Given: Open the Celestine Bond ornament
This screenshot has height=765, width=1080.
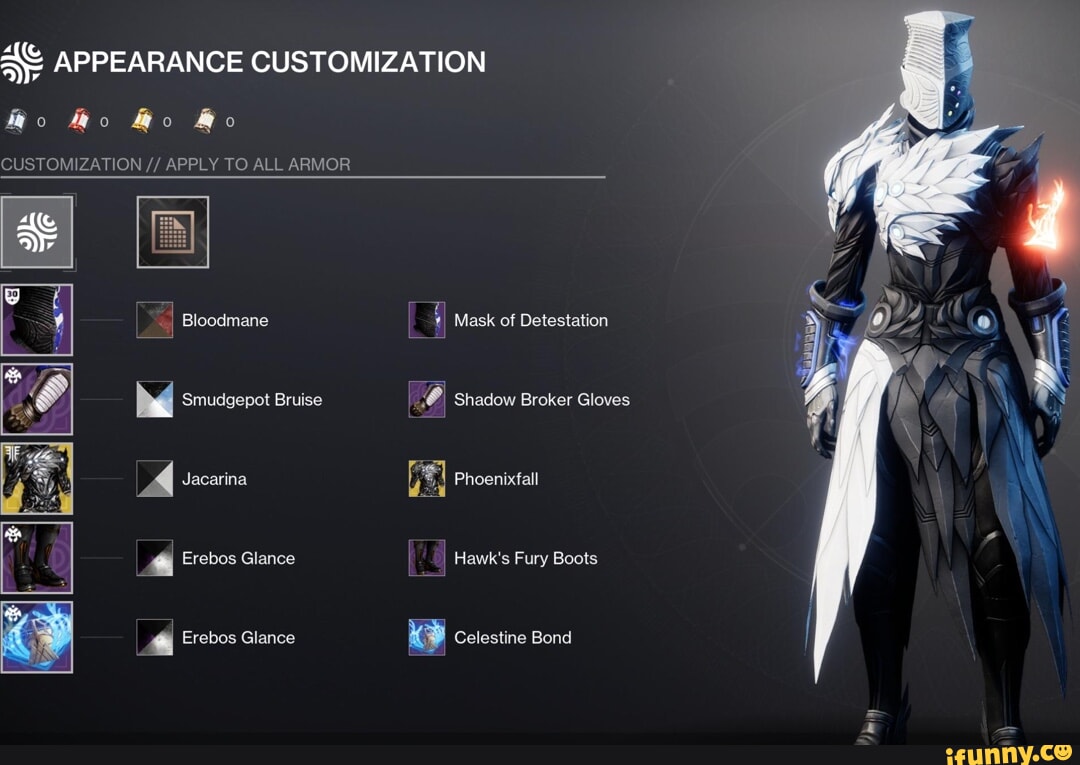Looking at the screenshot, I should coord(427,637).
